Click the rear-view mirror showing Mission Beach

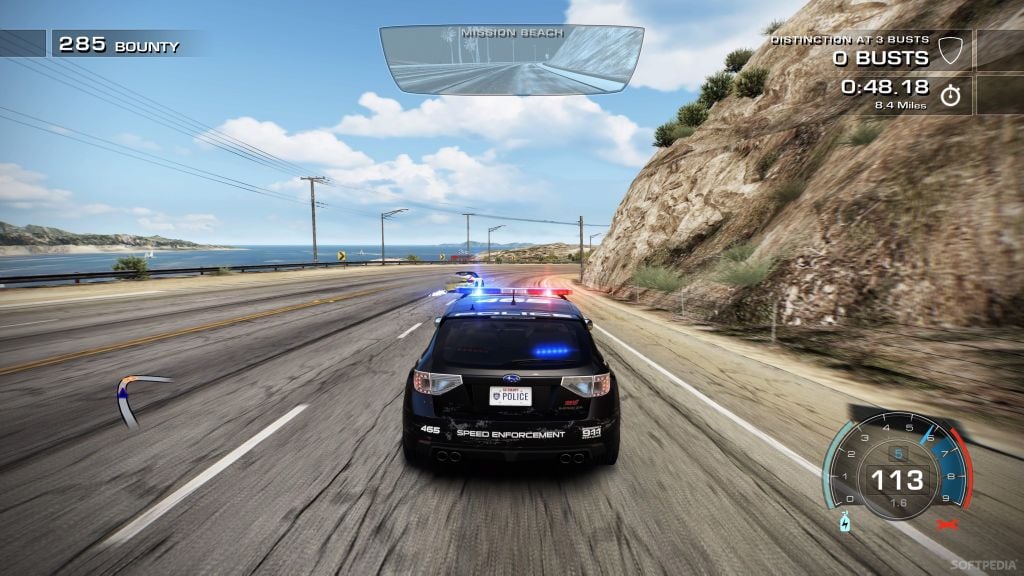pos(511,58)
